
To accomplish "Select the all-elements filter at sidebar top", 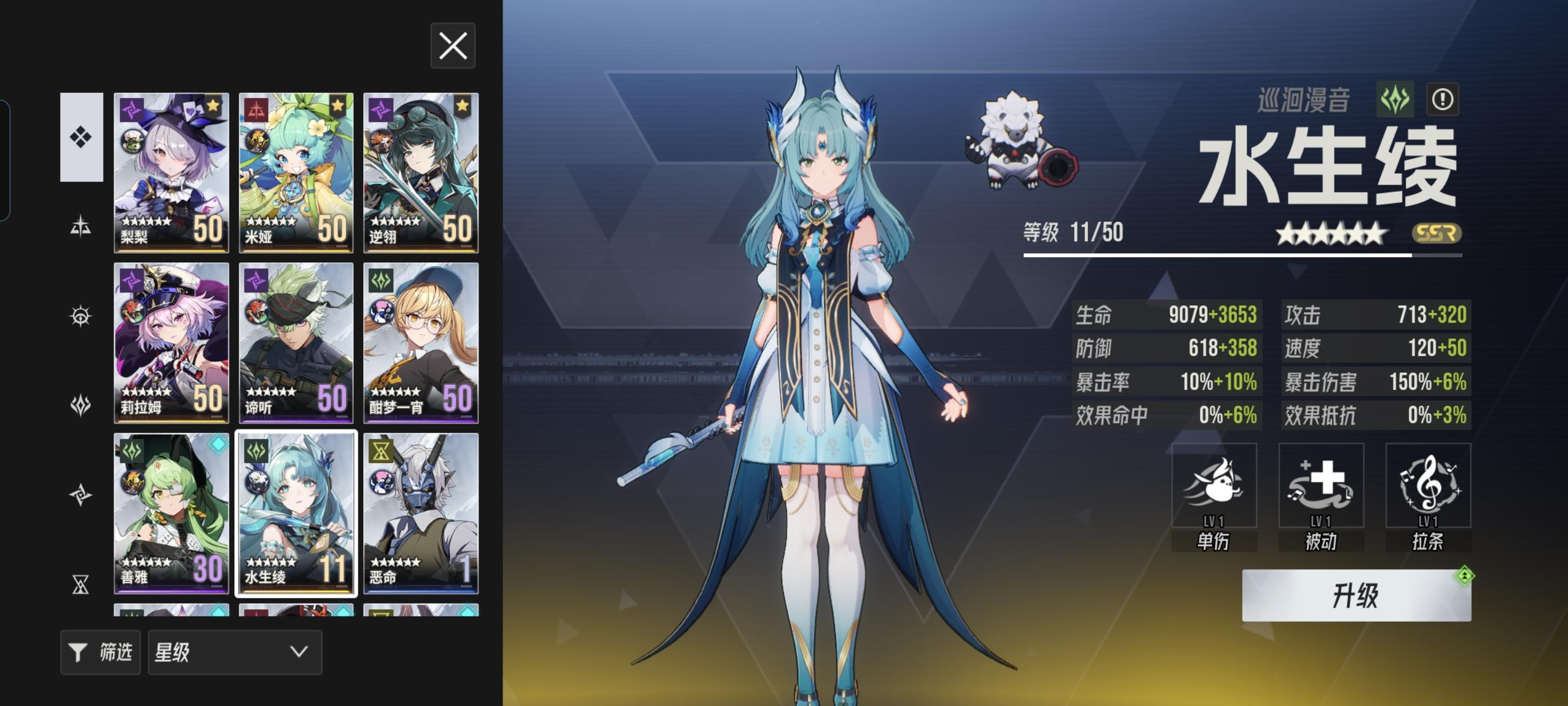I will point(81,137).
